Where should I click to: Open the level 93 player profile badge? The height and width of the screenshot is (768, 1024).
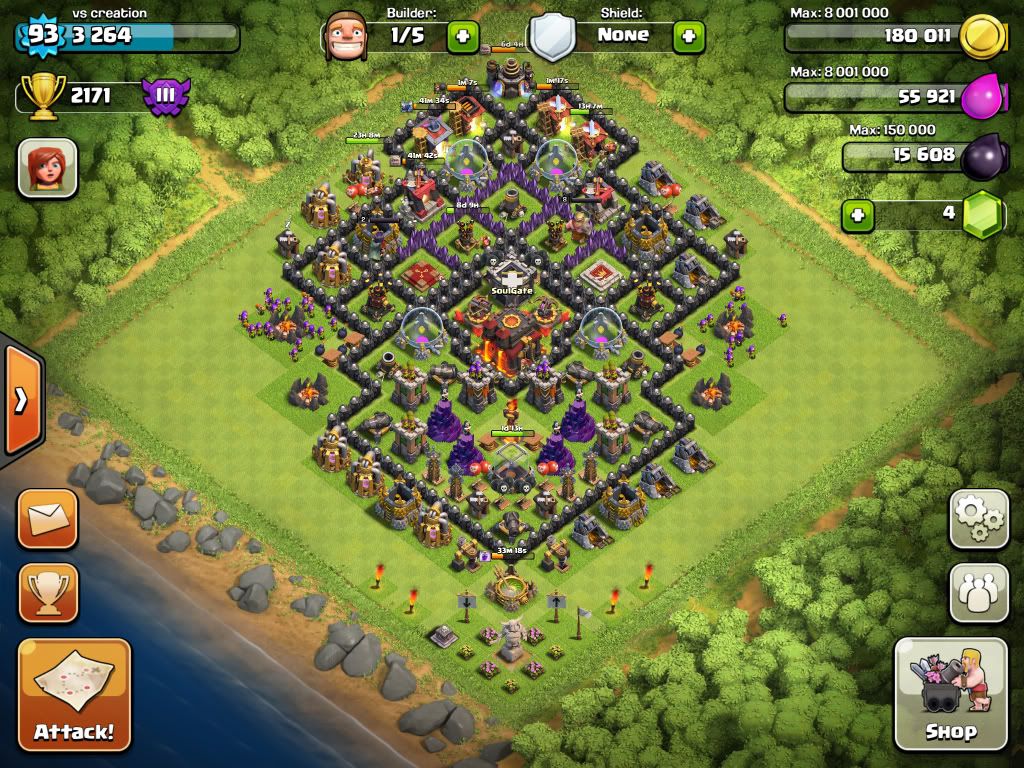[42, 35]
